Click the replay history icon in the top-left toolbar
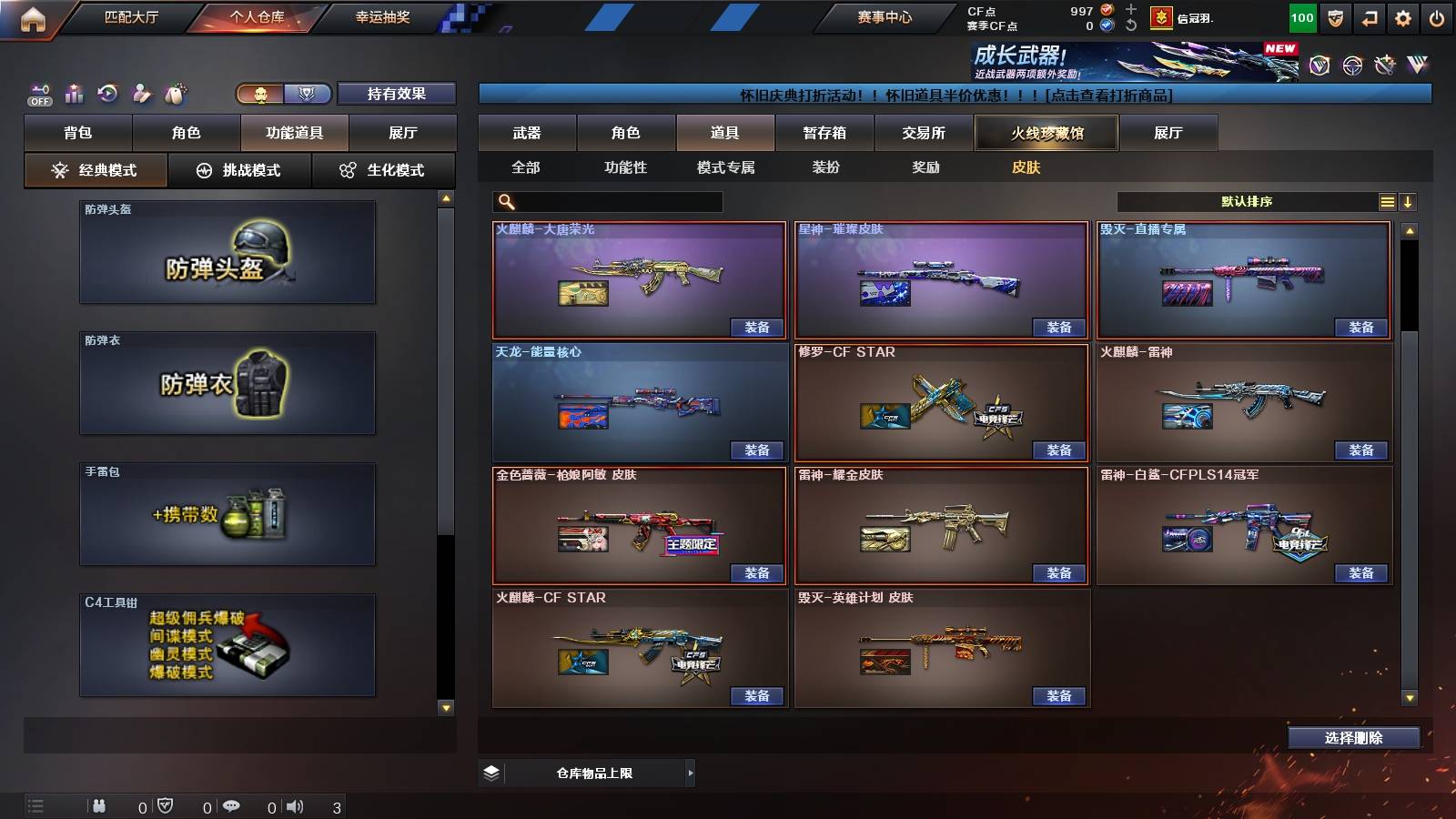Screen dimensions: 1456x819 [x=107, y=92]
